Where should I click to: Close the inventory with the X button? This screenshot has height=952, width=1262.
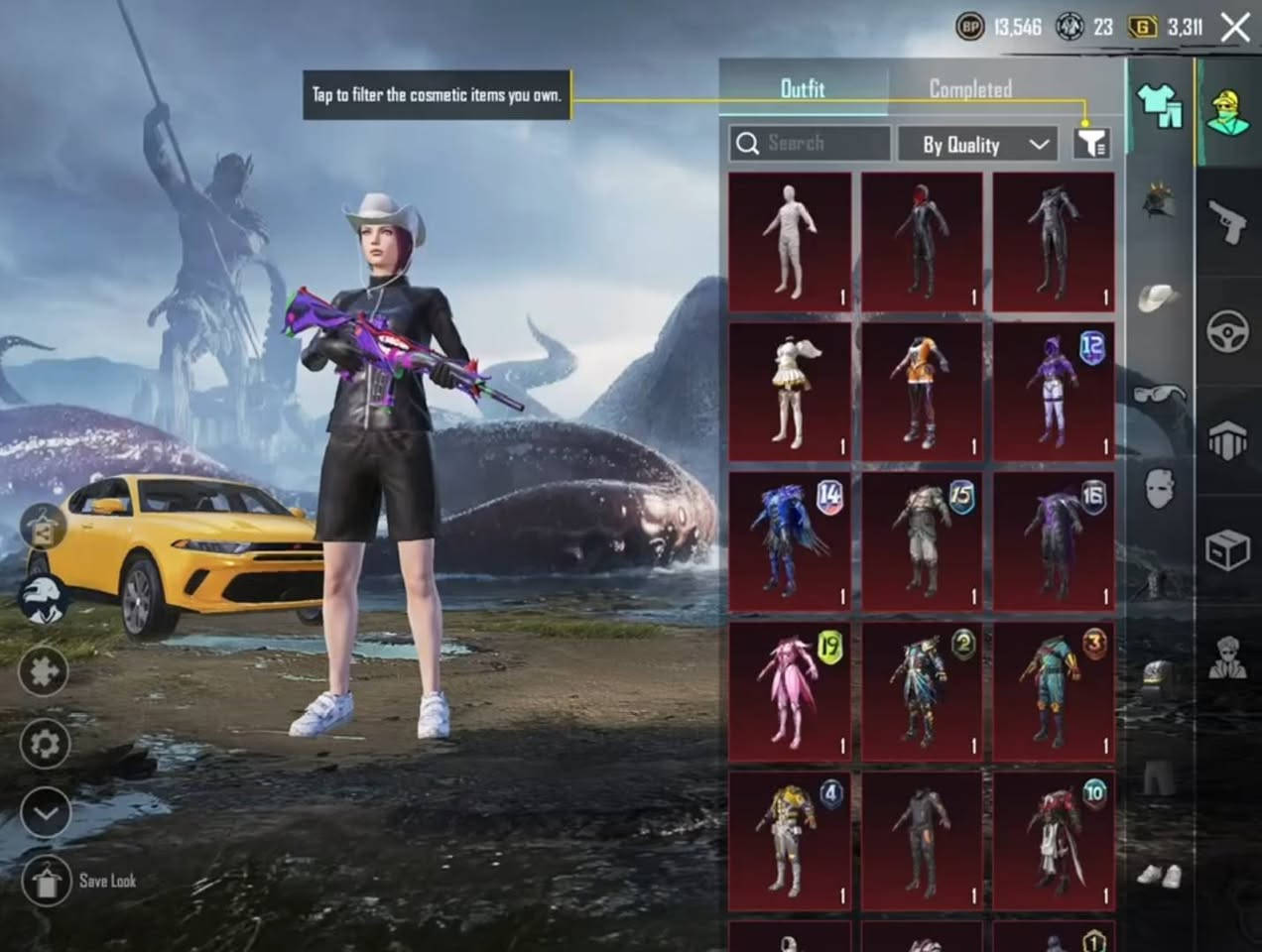tap(1235, 28)
